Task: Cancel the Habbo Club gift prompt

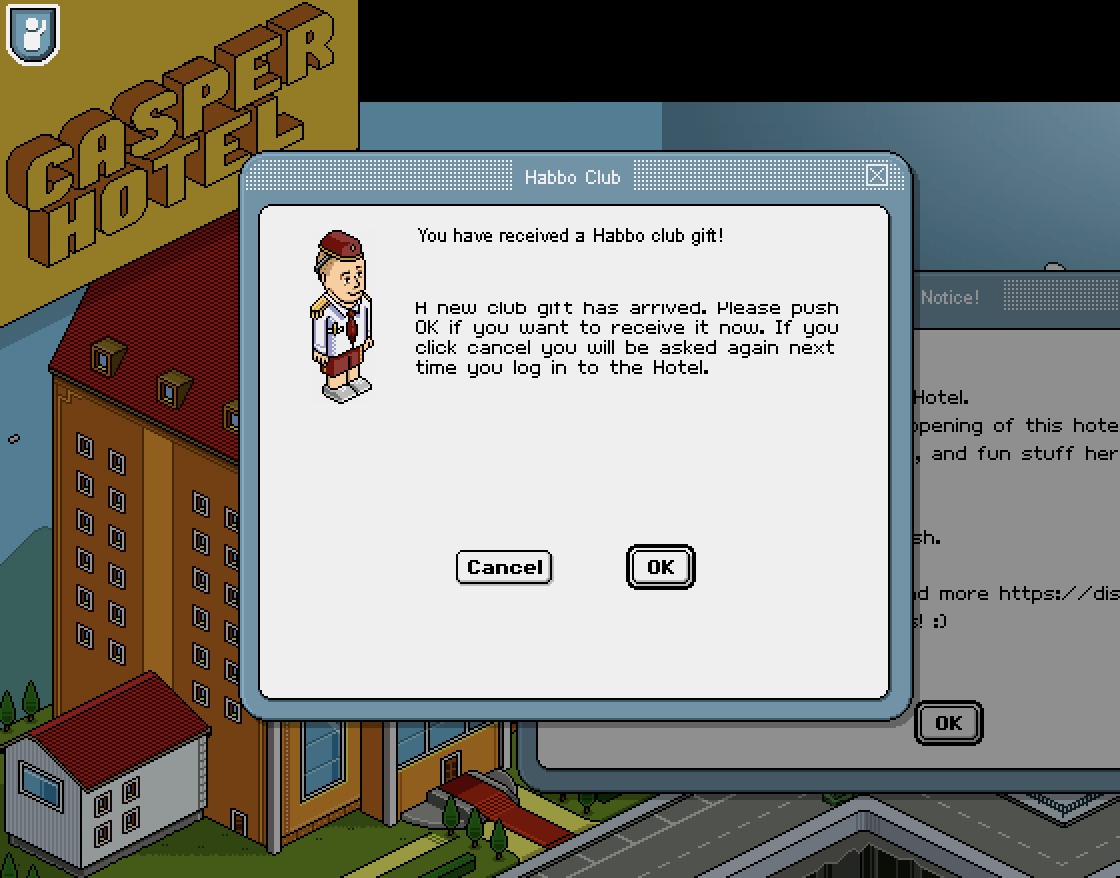Action: 504,567
